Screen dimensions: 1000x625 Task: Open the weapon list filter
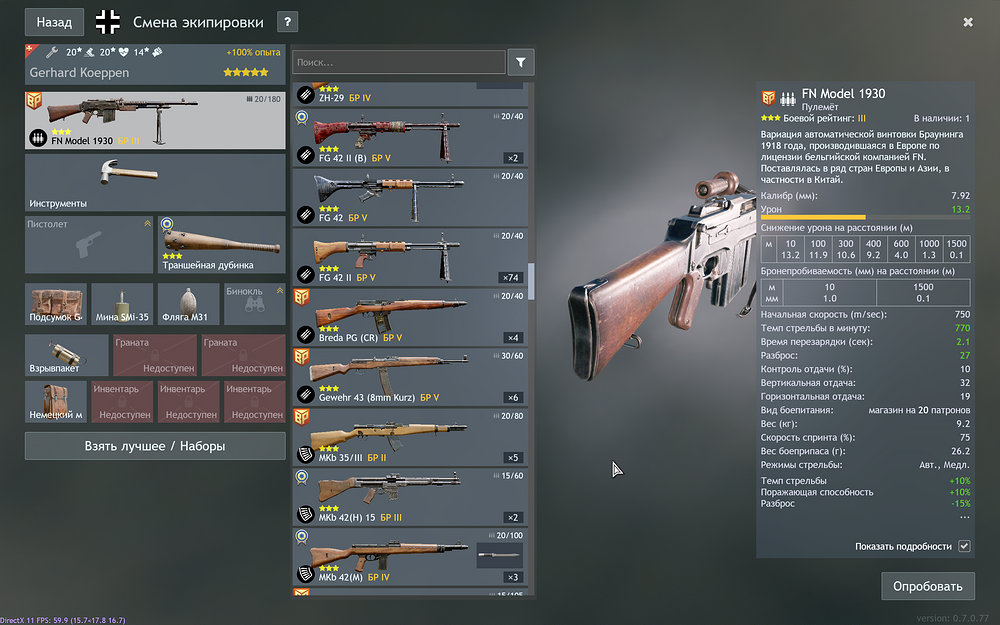click(x=521, y=62)
